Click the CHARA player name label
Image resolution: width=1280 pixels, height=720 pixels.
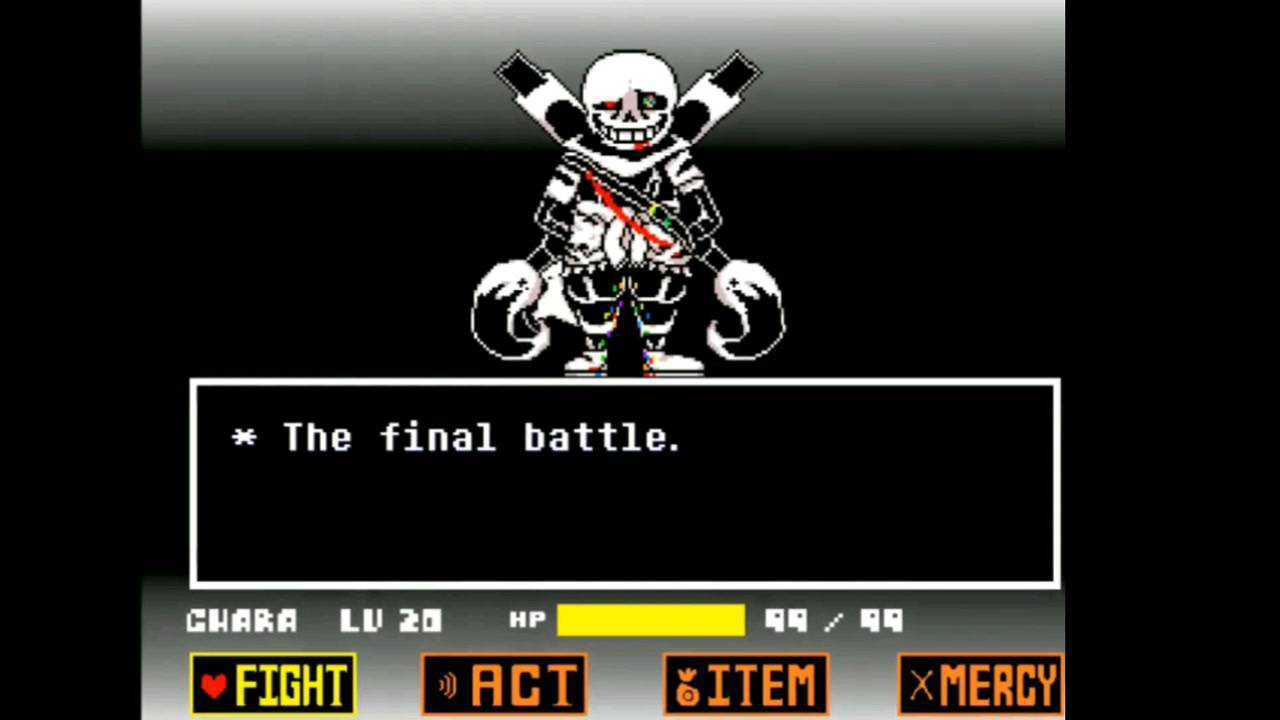click(x=243, y=620)
